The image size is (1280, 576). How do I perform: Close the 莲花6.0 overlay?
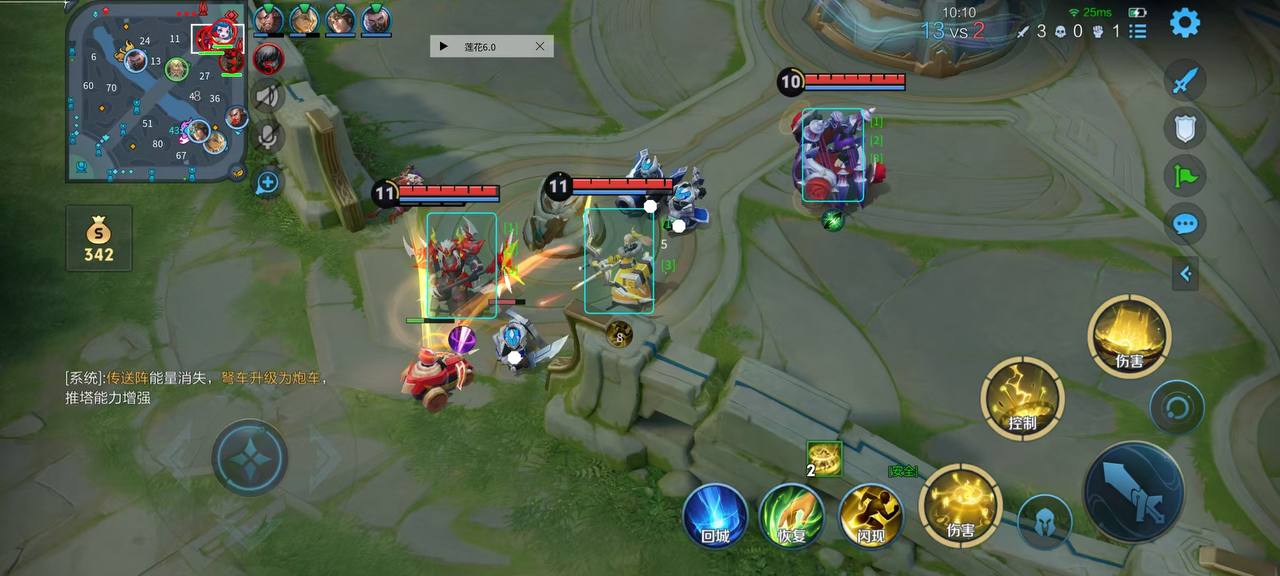tap(540, 46)
